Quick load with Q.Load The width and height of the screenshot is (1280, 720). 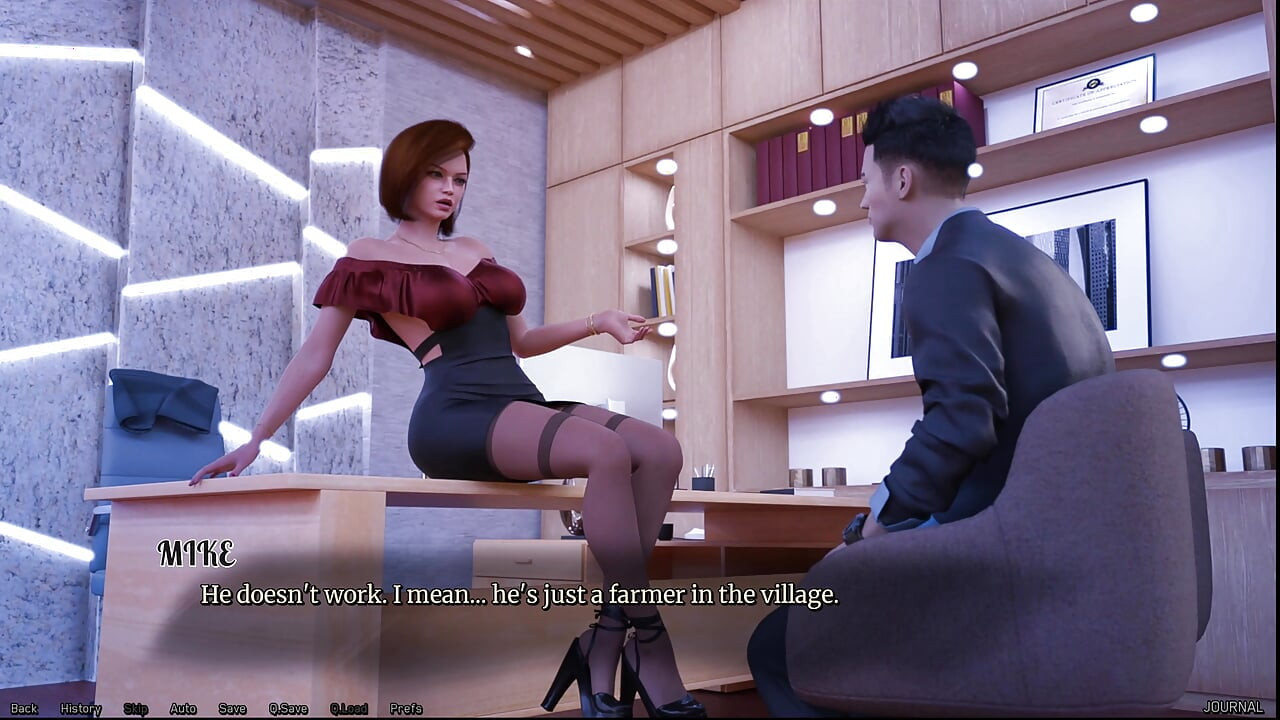coord(349,708)
